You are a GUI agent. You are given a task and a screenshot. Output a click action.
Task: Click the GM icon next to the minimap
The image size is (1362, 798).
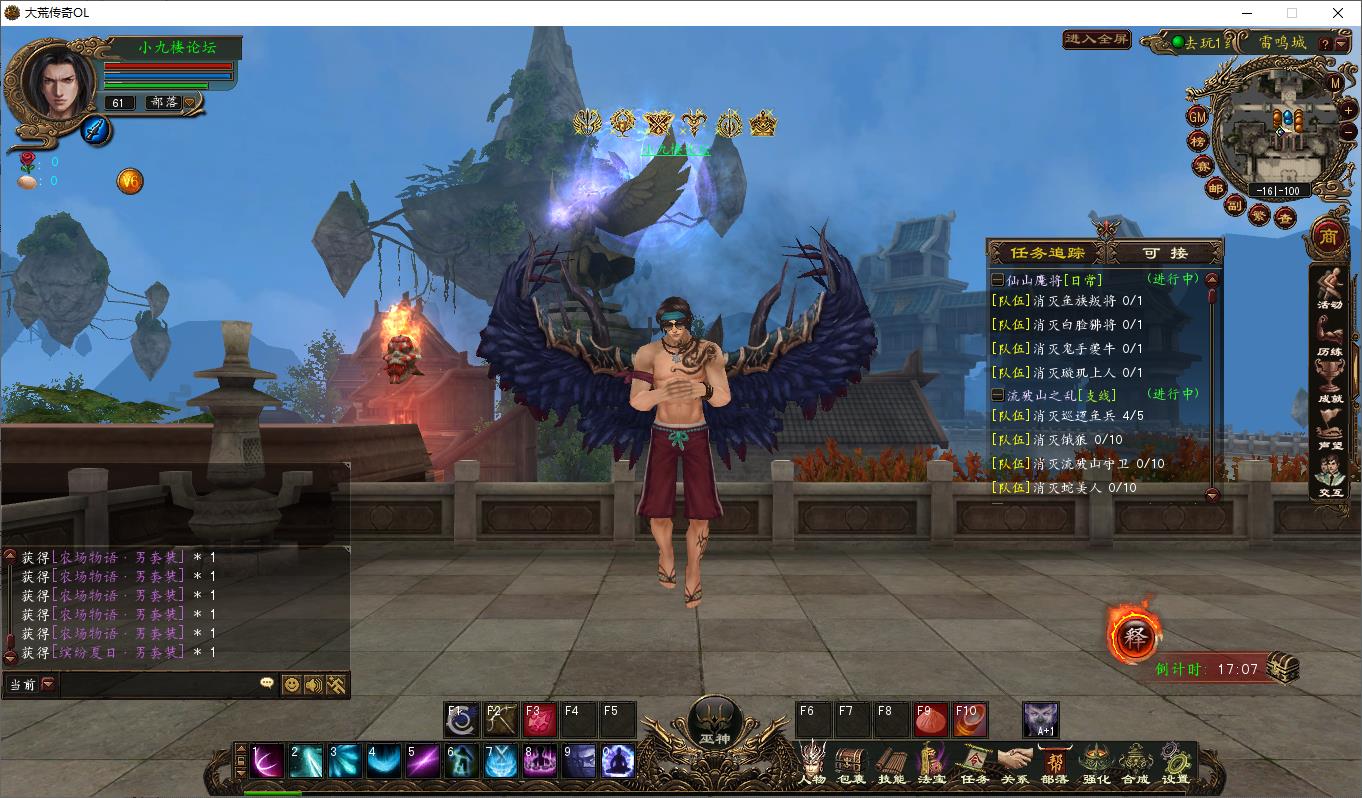coord(1197,117)
